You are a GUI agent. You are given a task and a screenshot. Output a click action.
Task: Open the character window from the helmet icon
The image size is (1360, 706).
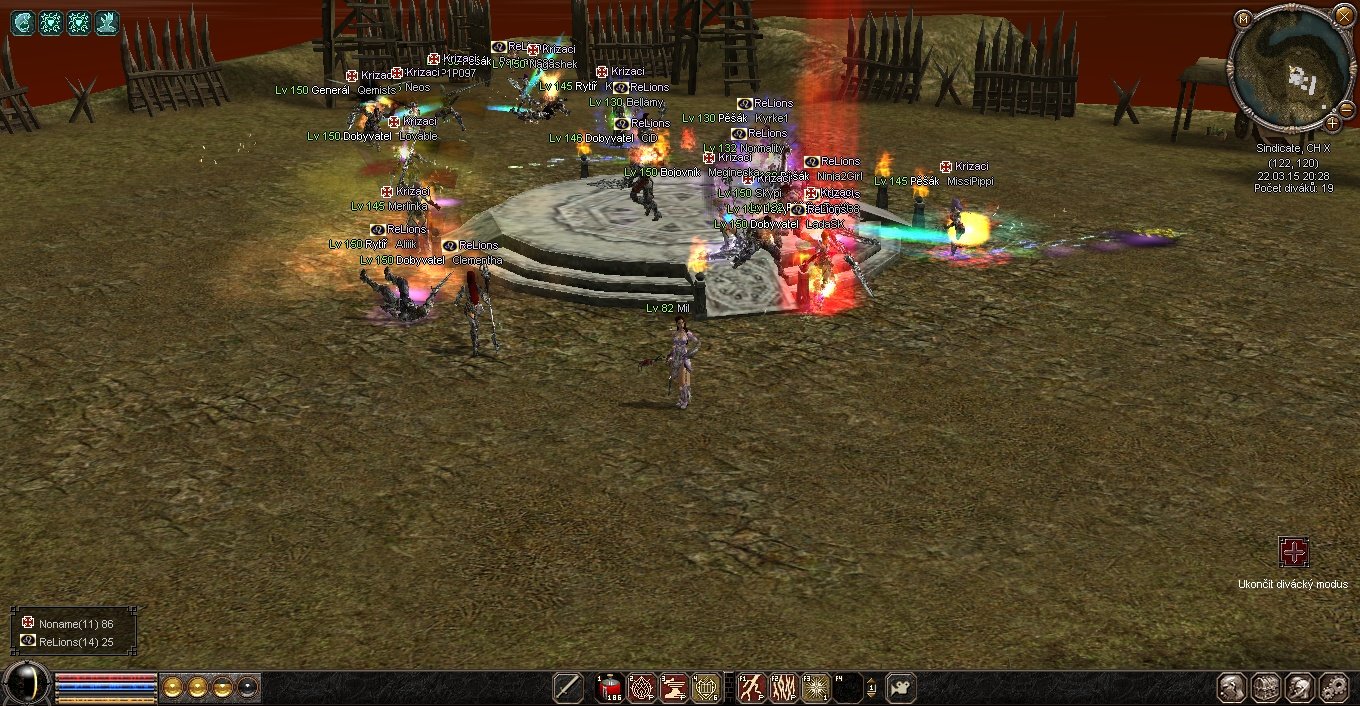[1233, 688]
